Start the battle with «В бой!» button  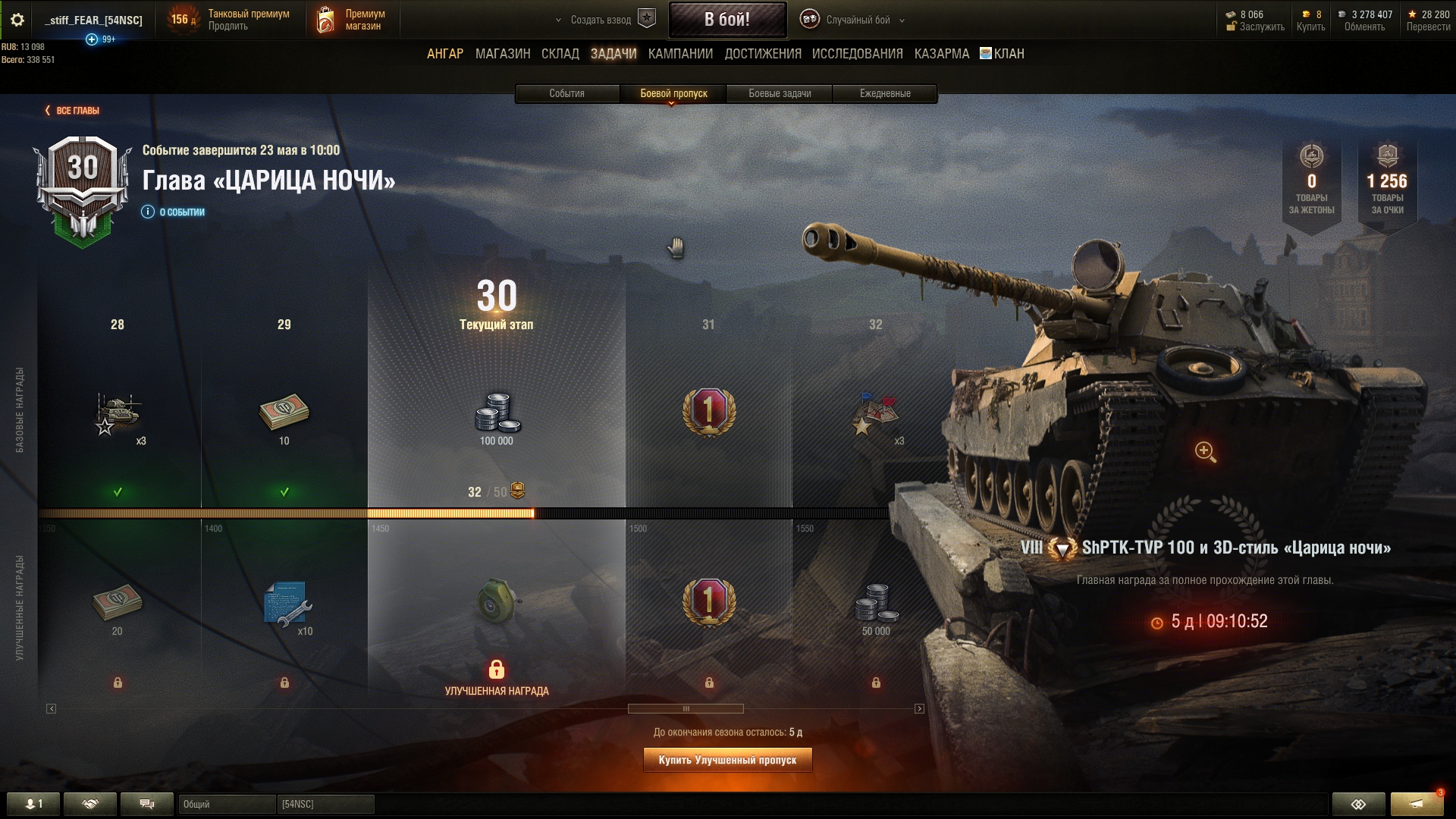[x=726, y=20]
